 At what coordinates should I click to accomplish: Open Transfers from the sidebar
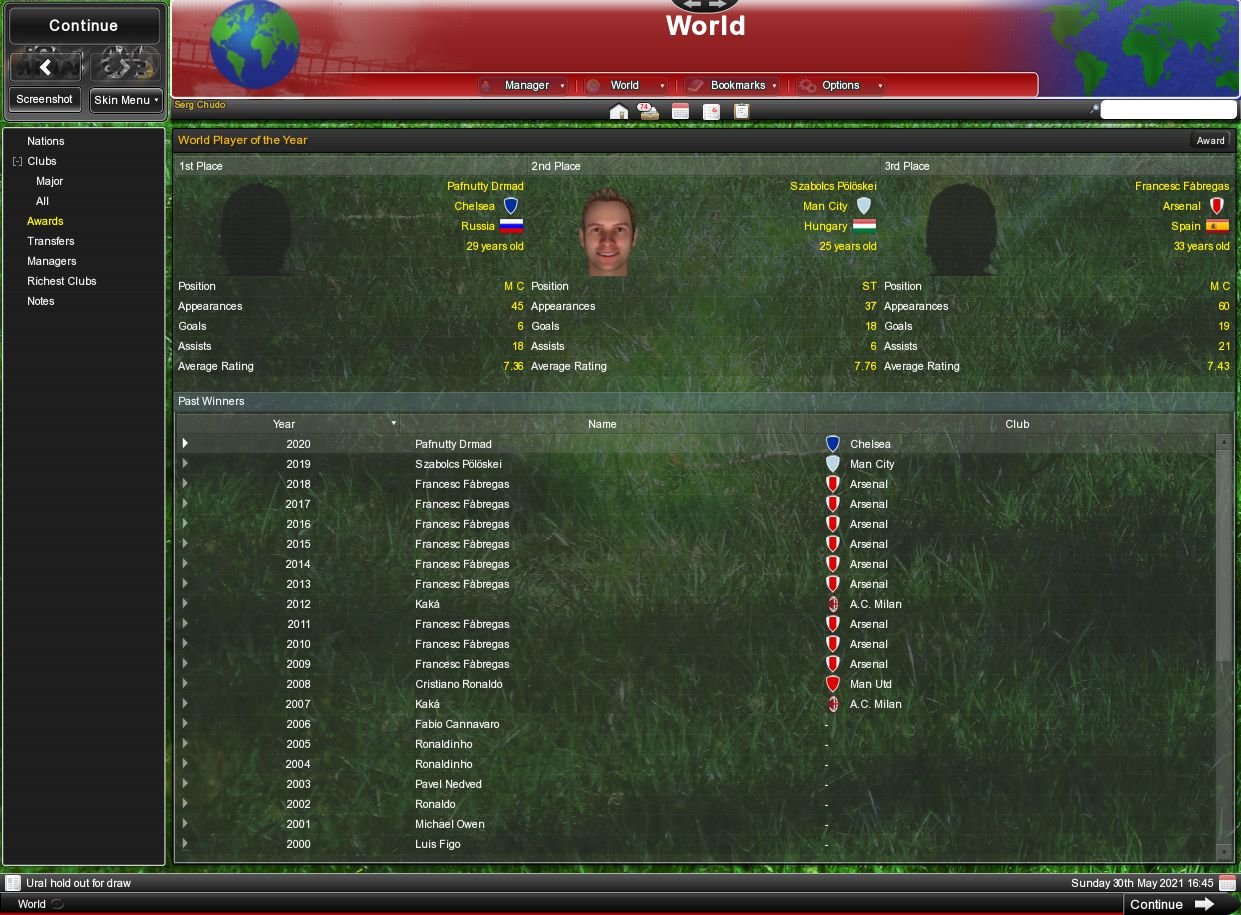pos(51,241)
